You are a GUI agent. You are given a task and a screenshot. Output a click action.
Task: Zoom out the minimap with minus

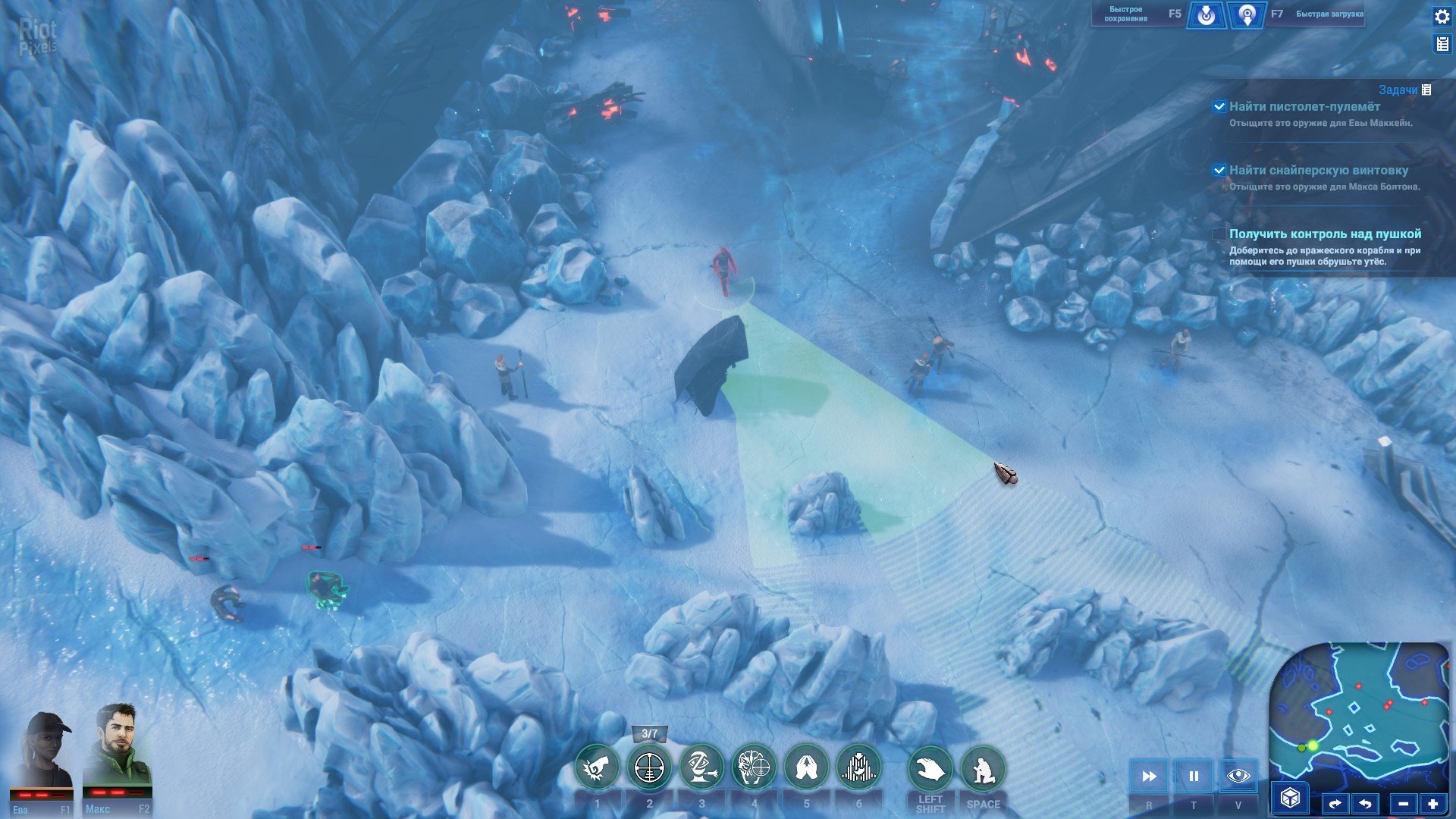pyautogui.click(x=1403, y=804)
